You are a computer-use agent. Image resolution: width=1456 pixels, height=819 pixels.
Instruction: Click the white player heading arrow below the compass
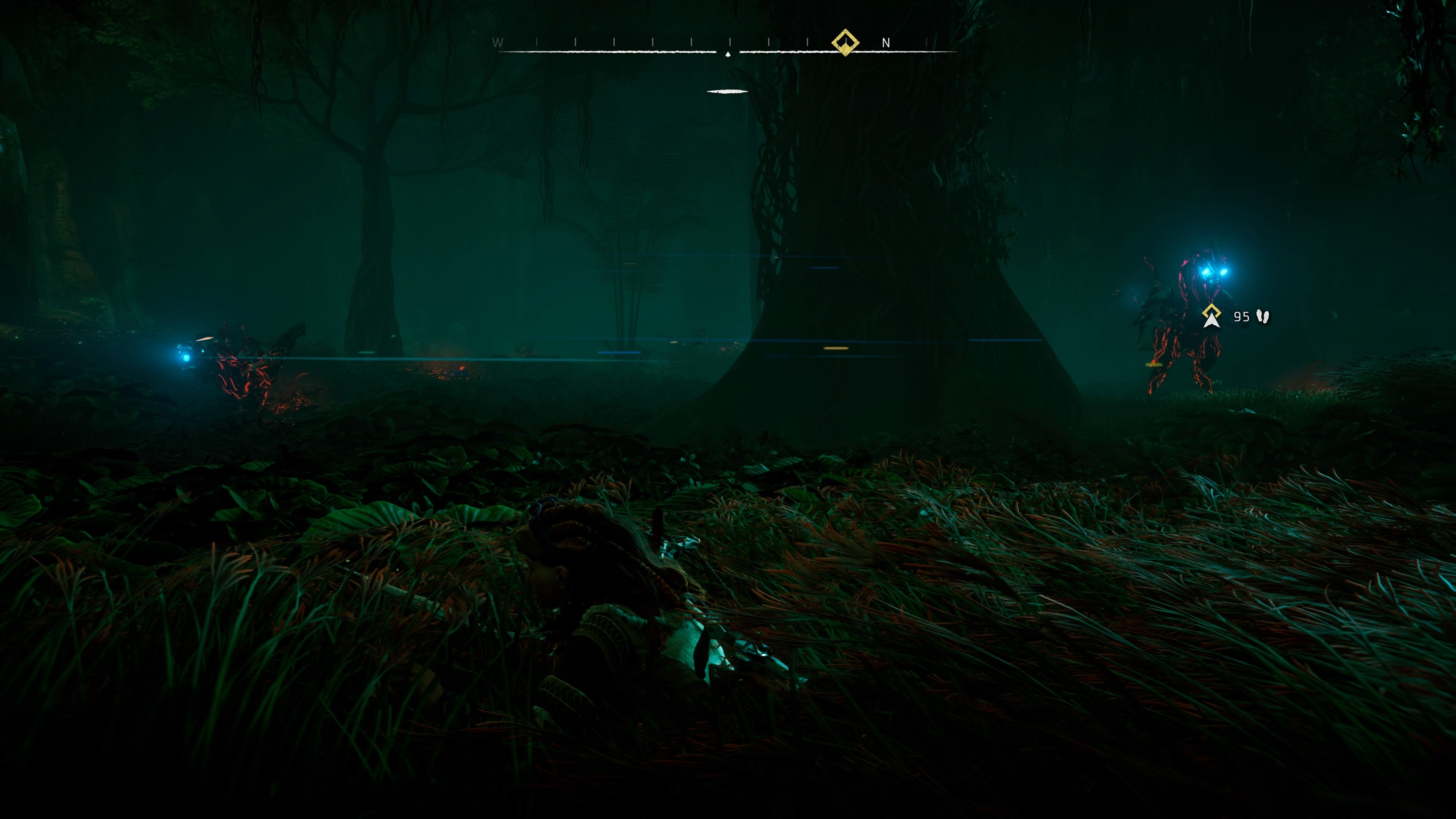[x=728, y=55]
